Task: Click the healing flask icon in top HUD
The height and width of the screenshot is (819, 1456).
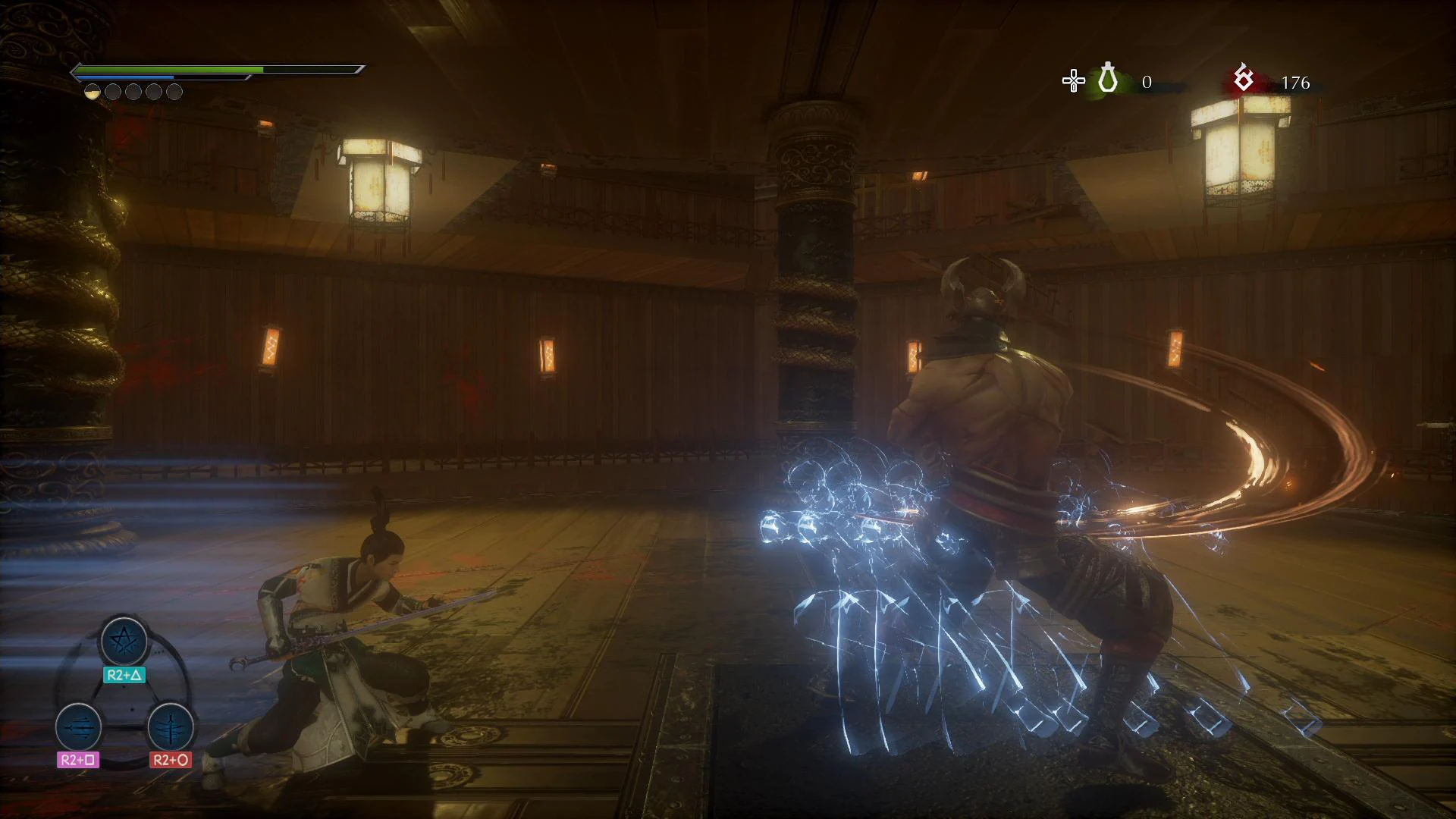Action: (x=1108, y=80)
